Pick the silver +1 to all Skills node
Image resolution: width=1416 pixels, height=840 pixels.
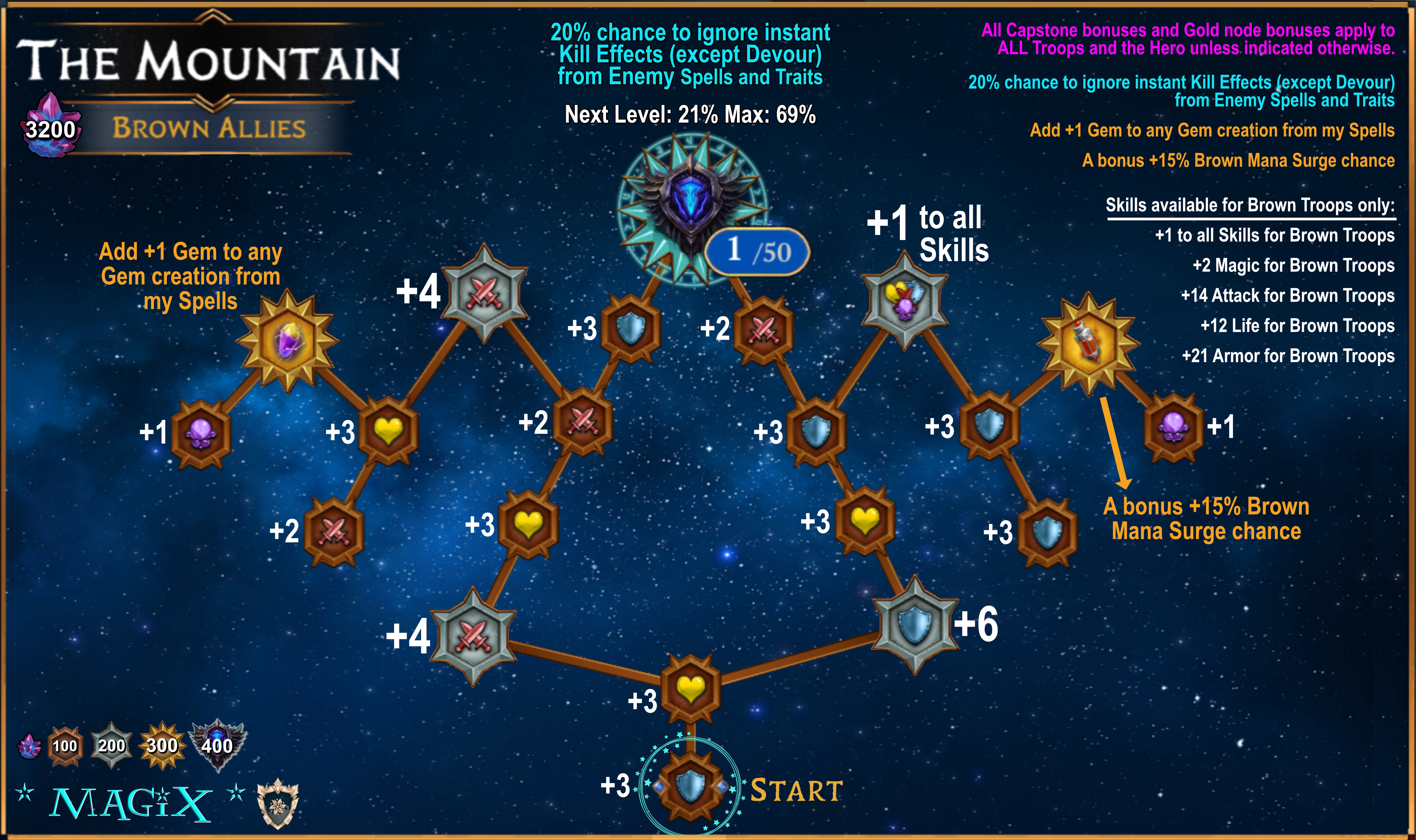tap(904, 300)
